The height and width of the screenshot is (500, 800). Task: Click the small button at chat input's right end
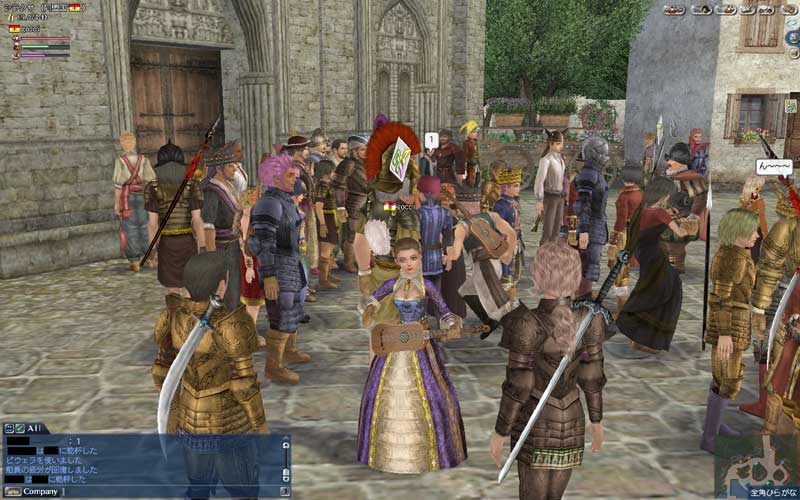coord(285,491)
